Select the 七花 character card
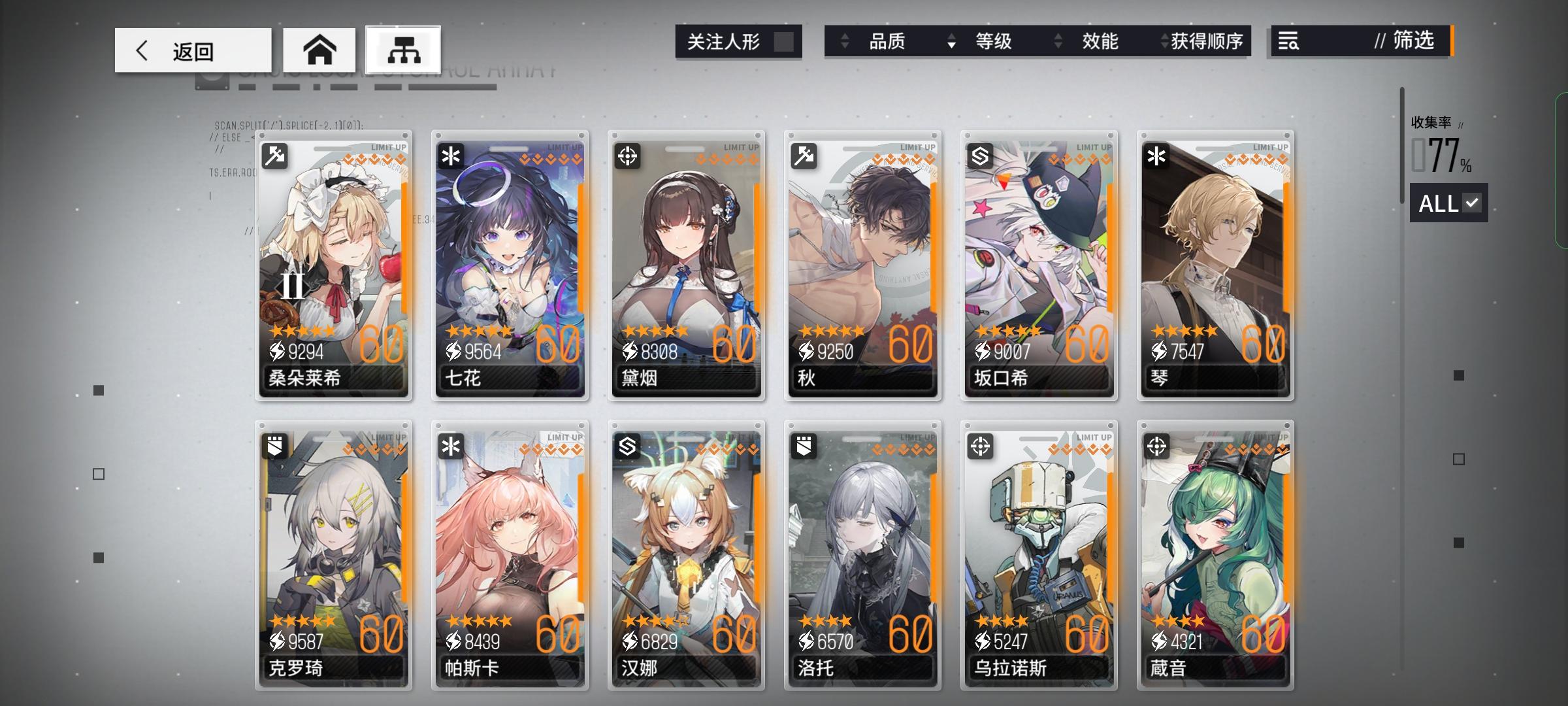This screenshot has height=706, width=1568. (510, 261)
